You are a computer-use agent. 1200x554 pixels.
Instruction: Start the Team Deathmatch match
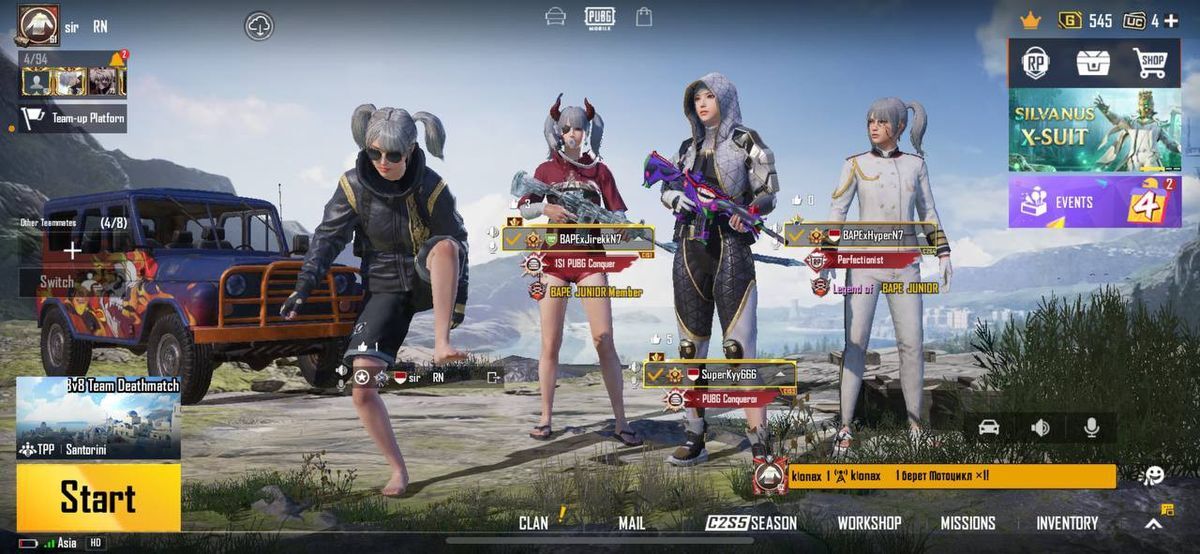tap(98, 497)
